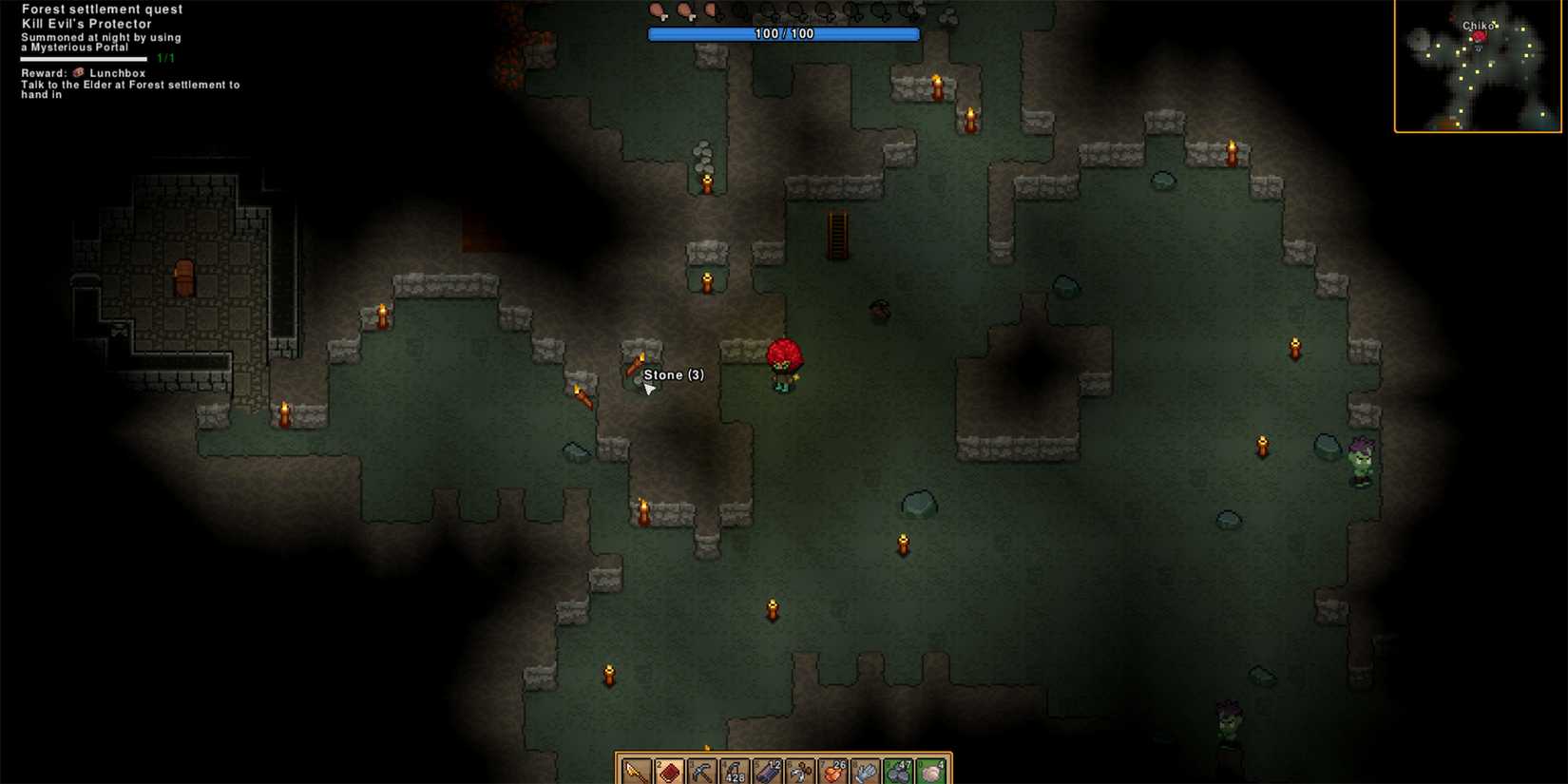Select the berries stack showing 47
The height and width of the screenshot is (784, 1568).
pyautogui.click(x=899, y=770)
